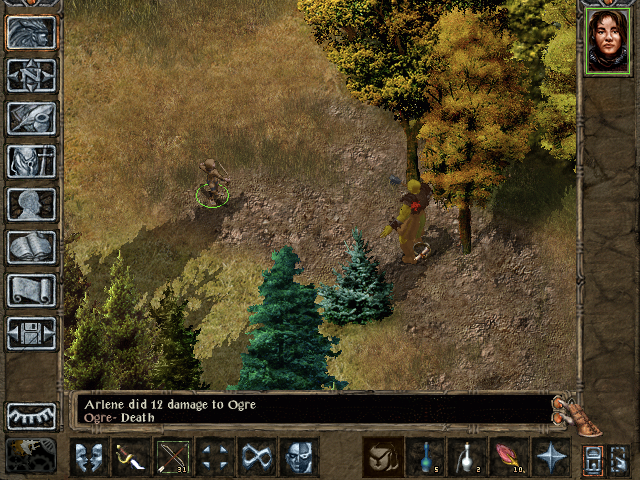Use the helmet face special ability button
Viewport: 640px width, 480px height.
tap(299, 457)
